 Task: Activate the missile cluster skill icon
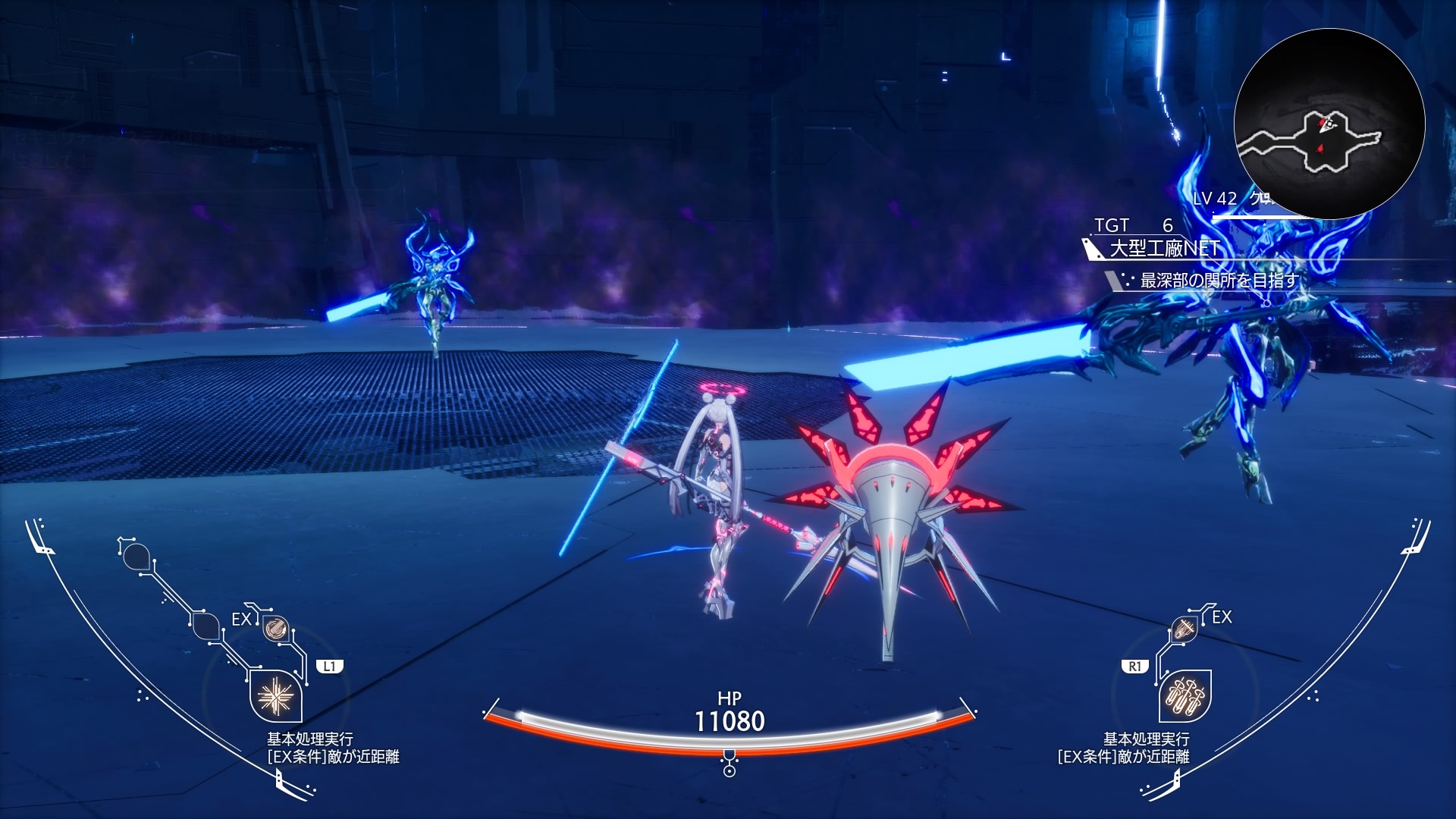[1185, 696]
